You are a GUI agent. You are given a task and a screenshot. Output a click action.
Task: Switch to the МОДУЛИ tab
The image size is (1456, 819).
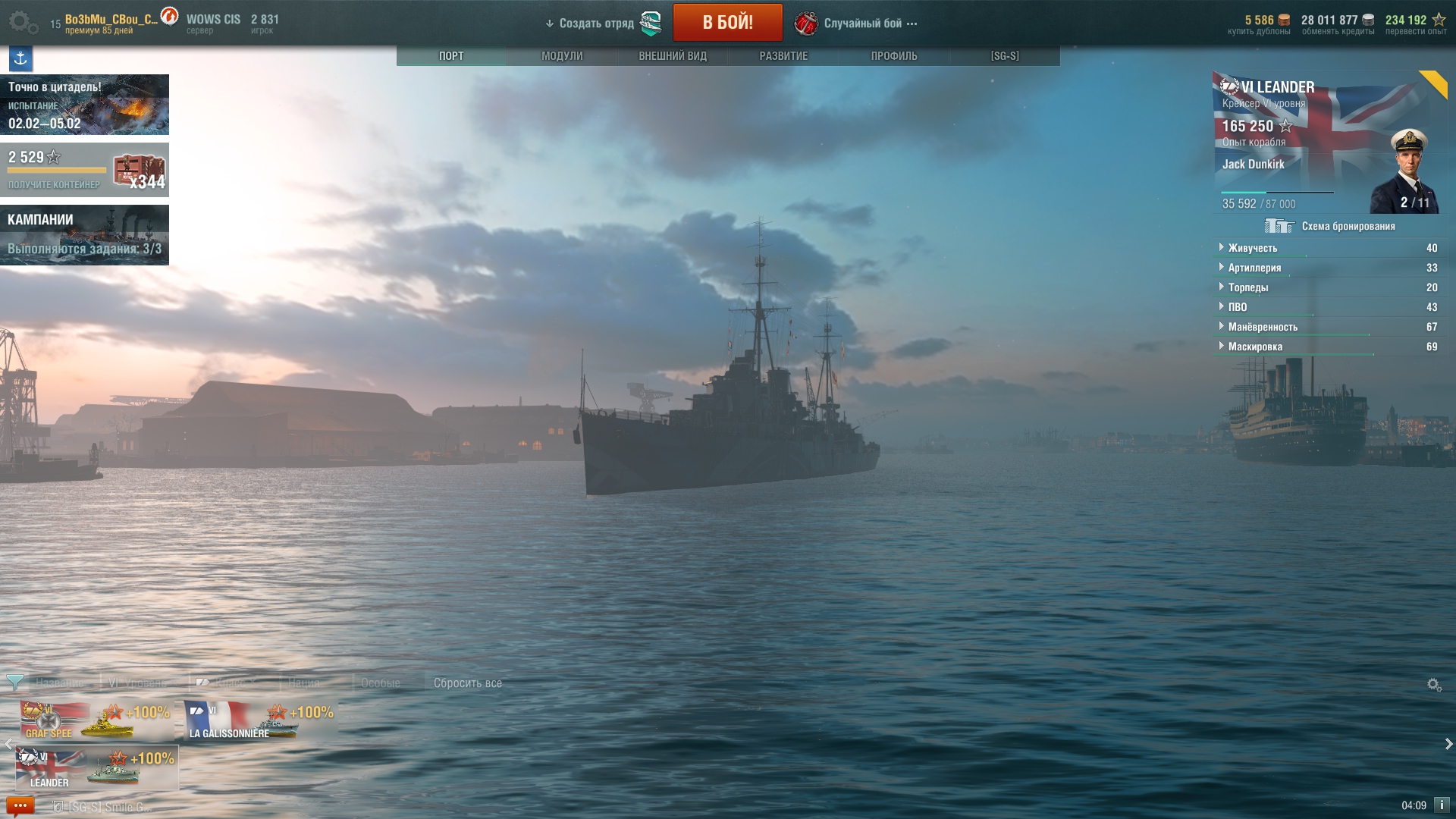(562, 56)
